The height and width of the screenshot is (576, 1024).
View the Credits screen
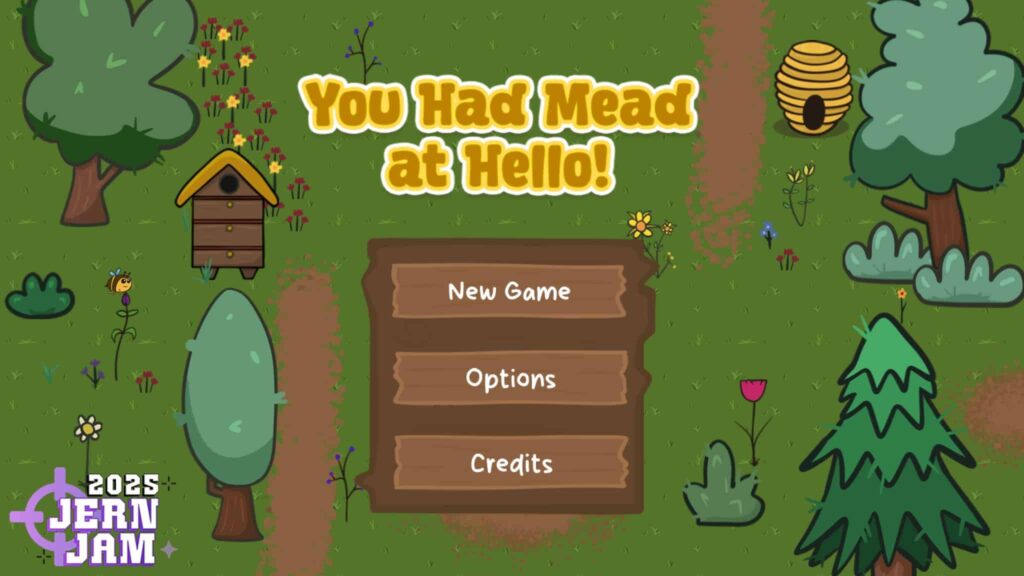(x=510, y=463)
